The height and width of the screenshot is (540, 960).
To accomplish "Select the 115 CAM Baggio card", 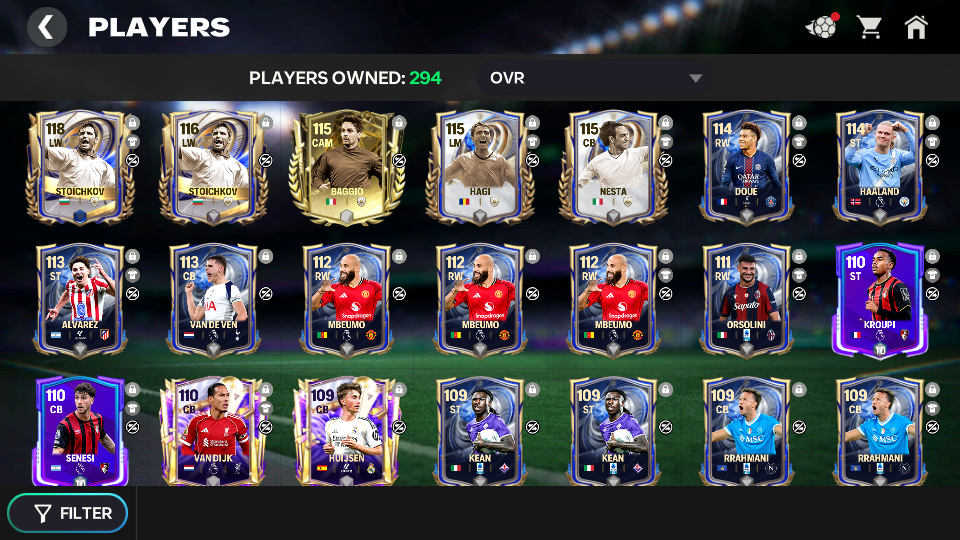I will tap(347, 166).
